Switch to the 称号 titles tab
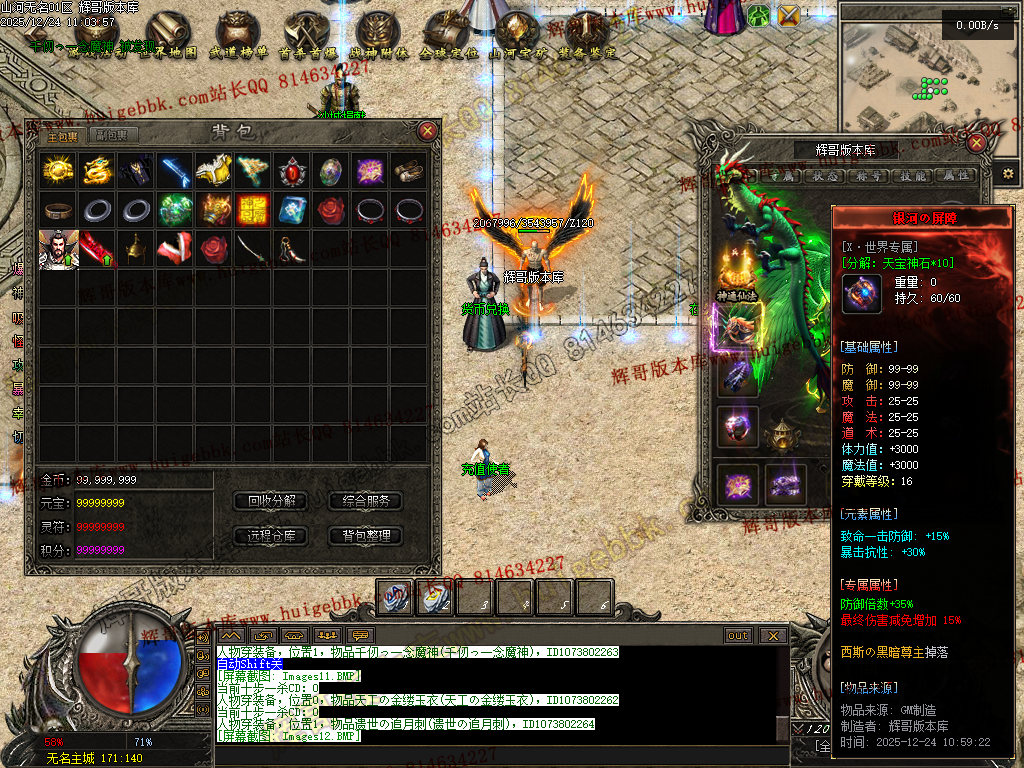1024x768 pixels. pos(866,175)
